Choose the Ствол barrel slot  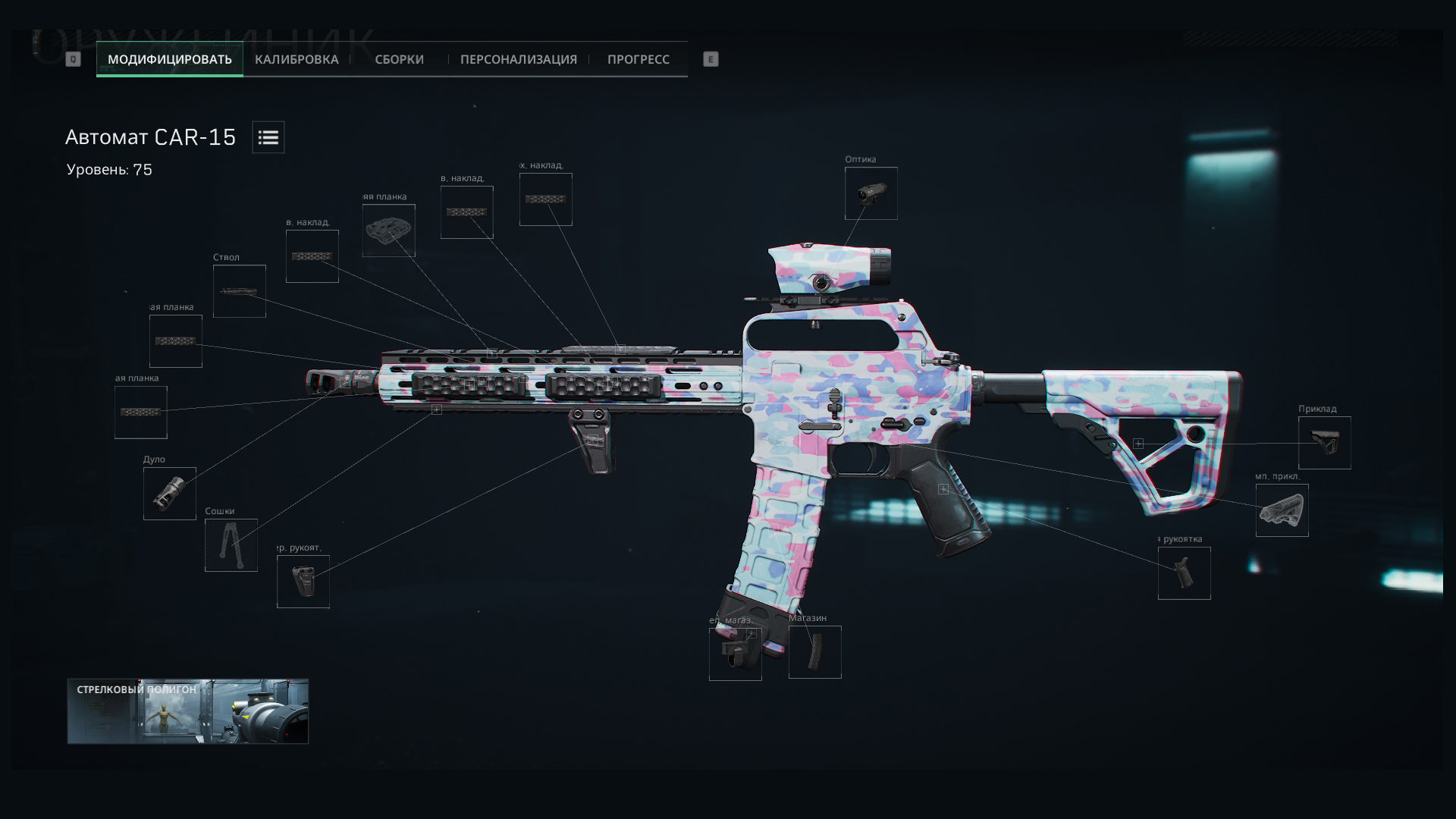(x=239, y=291)
